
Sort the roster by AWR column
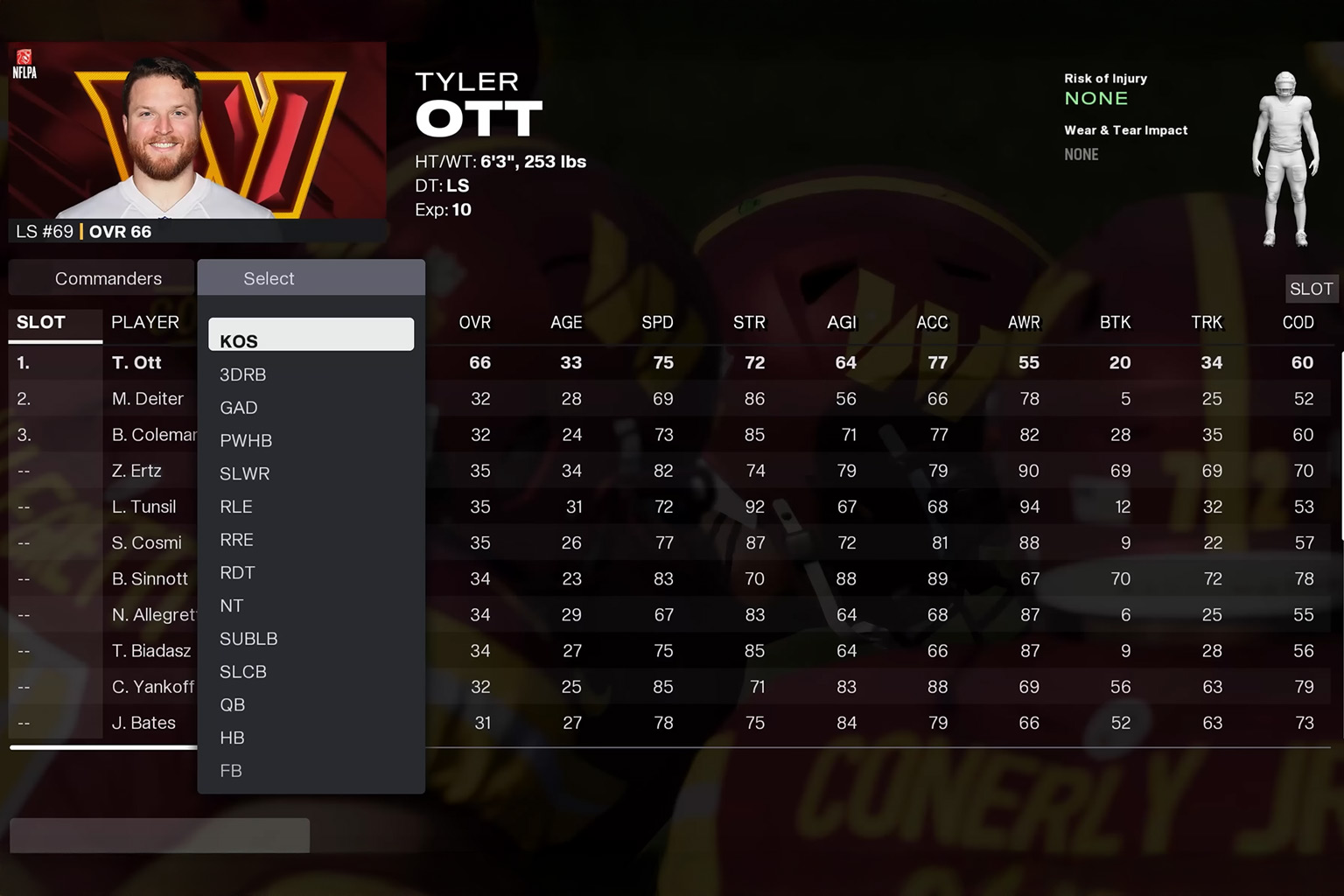[1024, 323]
